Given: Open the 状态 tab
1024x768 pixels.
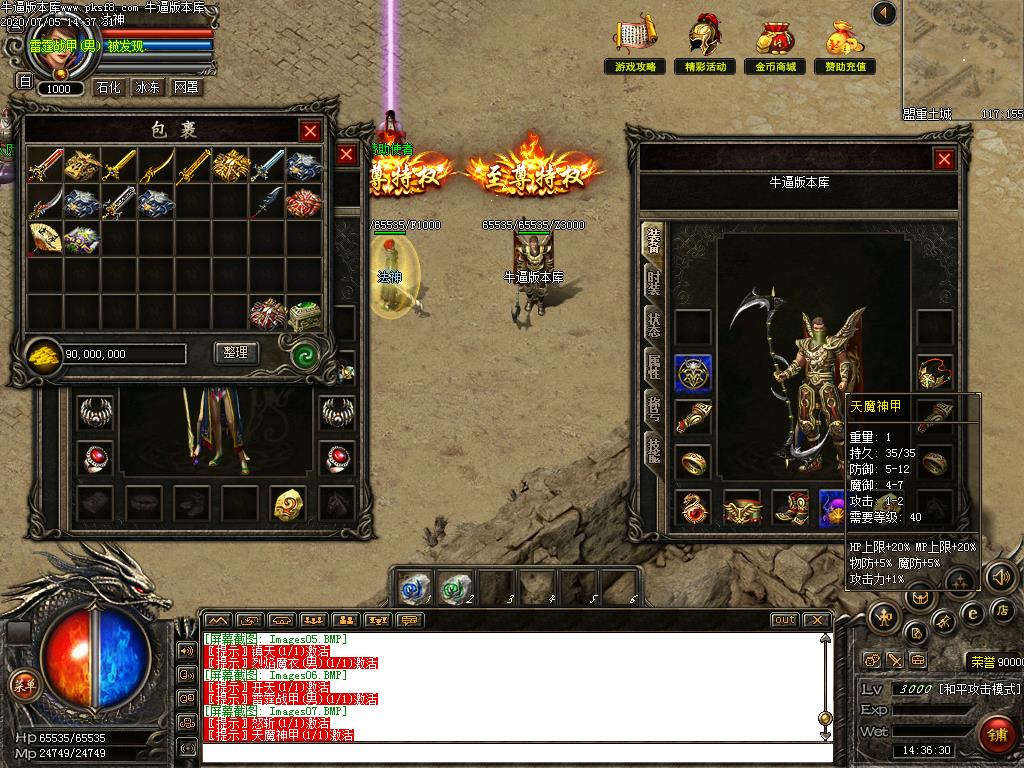Looking at the screenshot, I should (x=653, y=324).
